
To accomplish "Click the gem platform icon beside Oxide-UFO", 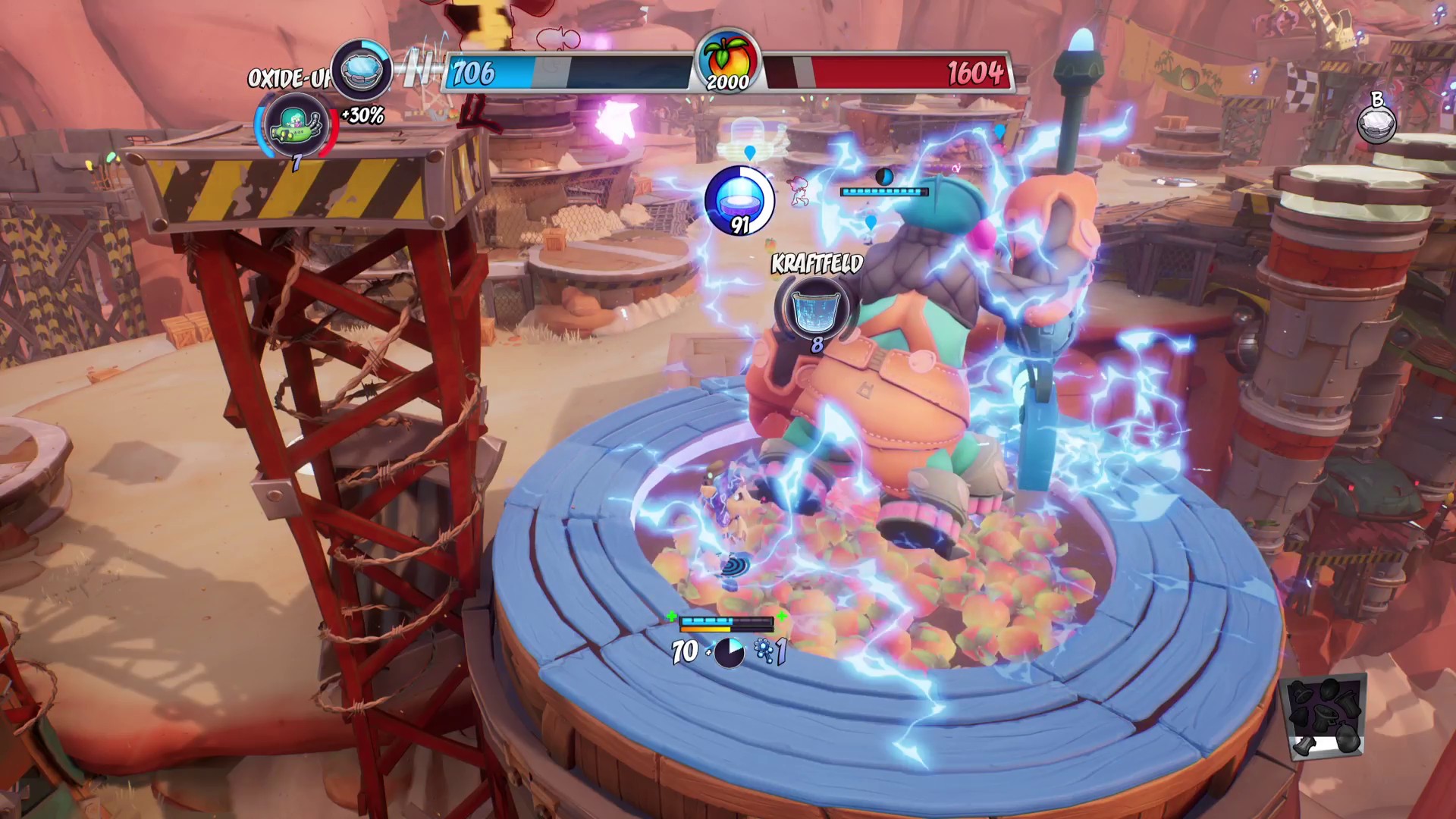I will [x=361, y=70].
